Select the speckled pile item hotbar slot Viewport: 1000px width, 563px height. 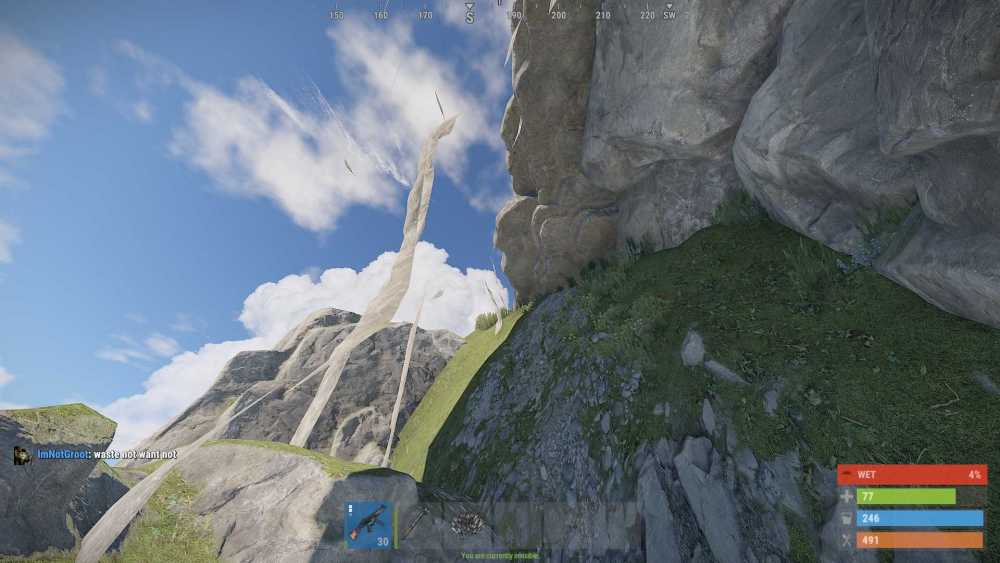point(467,525)
